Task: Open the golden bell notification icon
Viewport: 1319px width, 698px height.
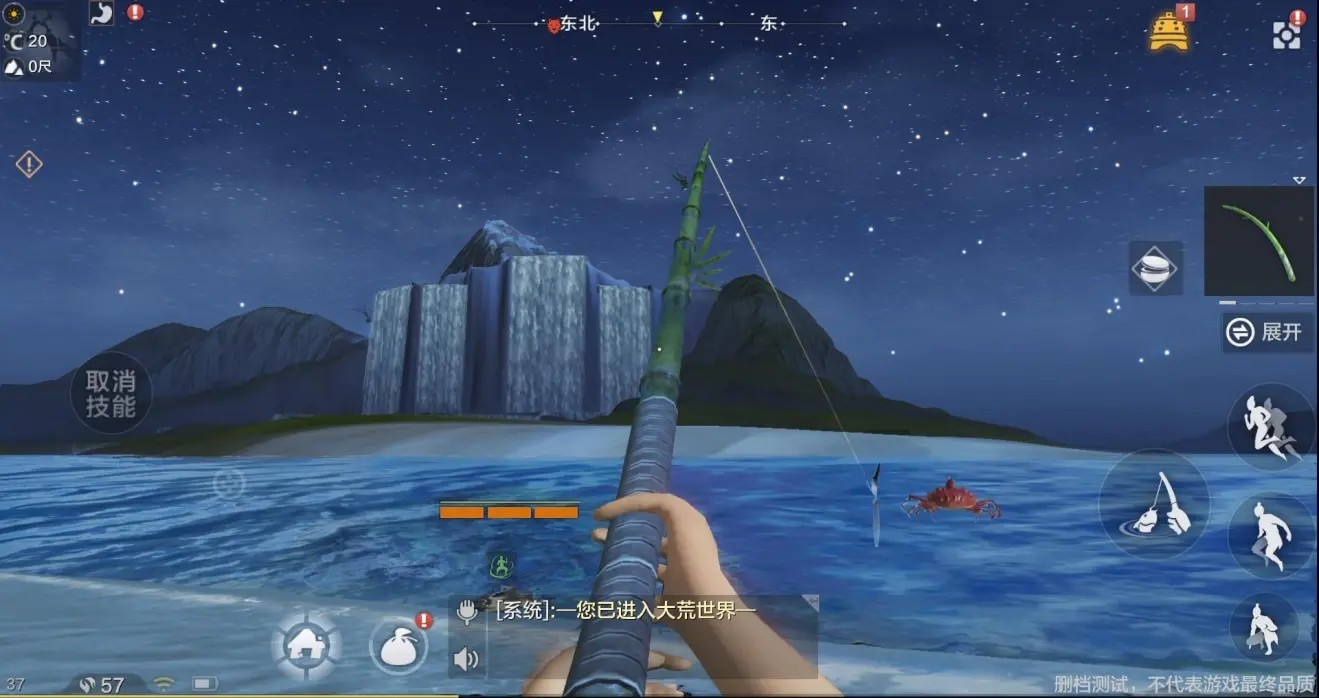Action: [x=1168, y=31]
